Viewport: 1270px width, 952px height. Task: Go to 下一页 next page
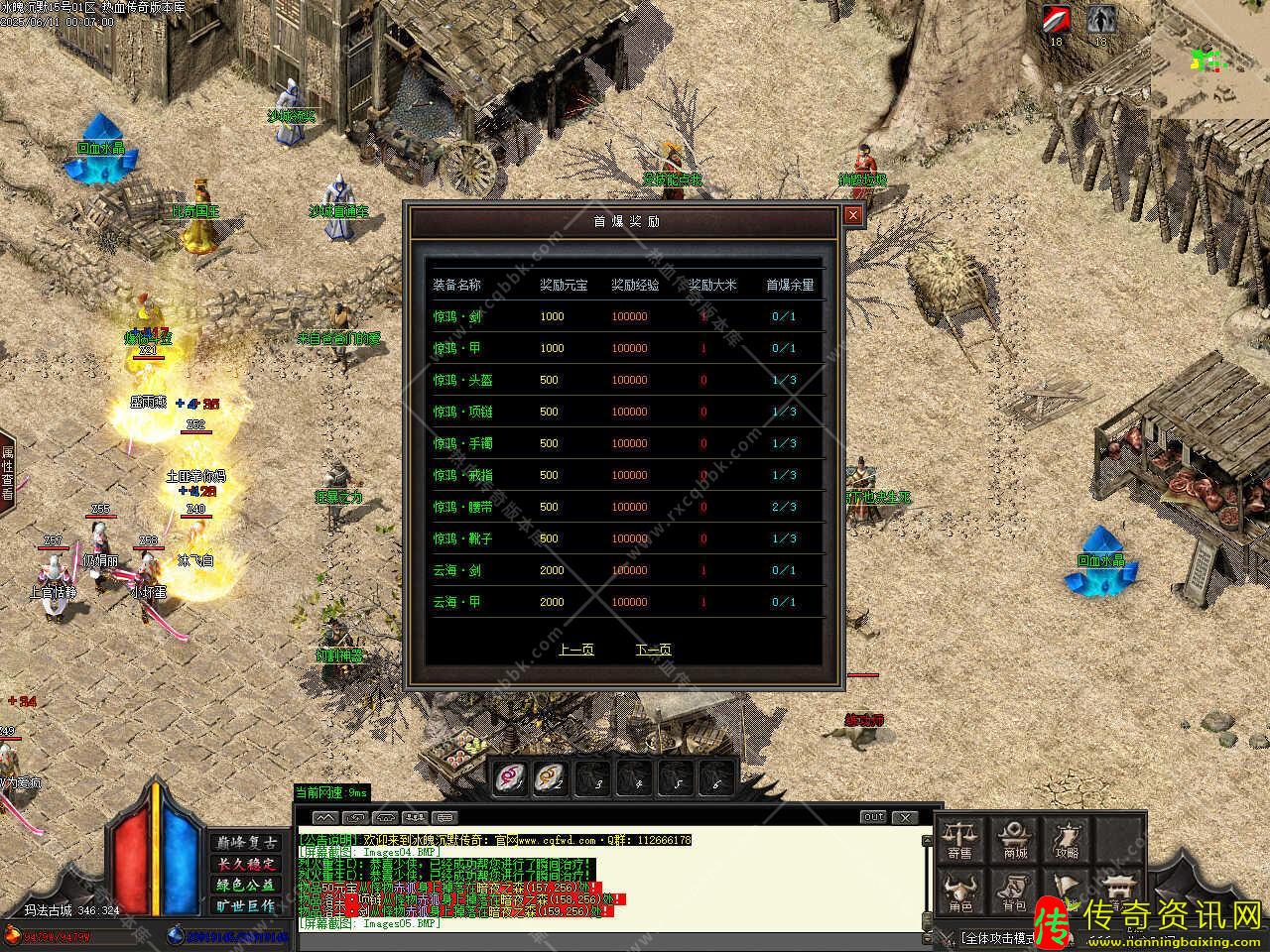653,650
